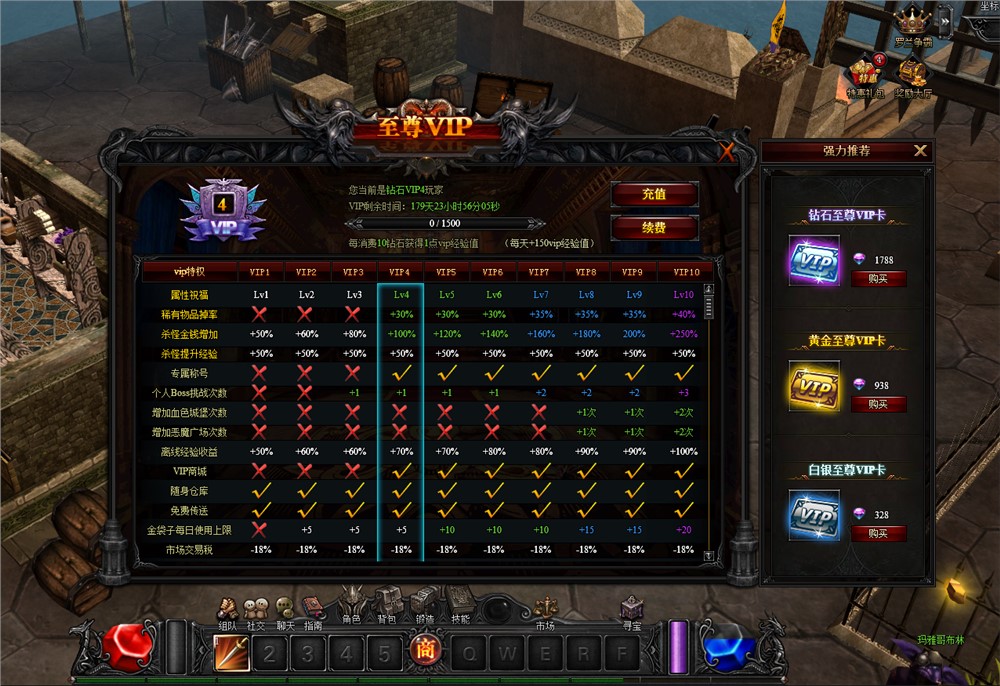Buy the 黄金至尊VIP卡 for 938
The image size is (1000, 686).
click(x=878, y=404)
